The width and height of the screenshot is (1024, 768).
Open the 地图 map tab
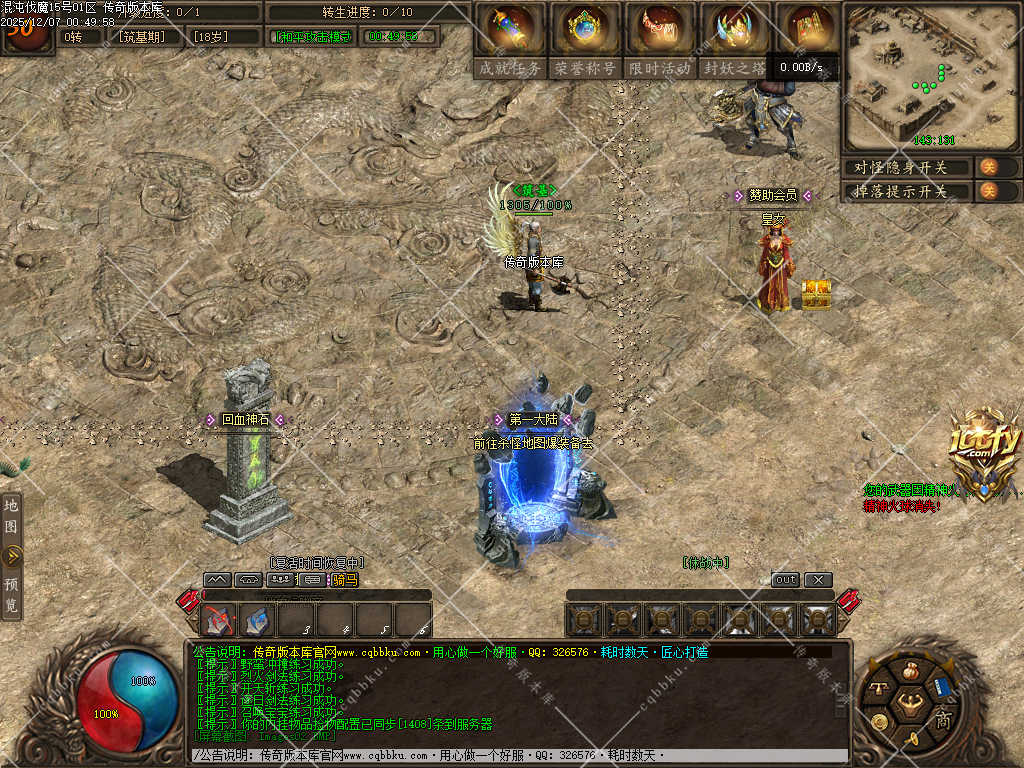[11, 515]
